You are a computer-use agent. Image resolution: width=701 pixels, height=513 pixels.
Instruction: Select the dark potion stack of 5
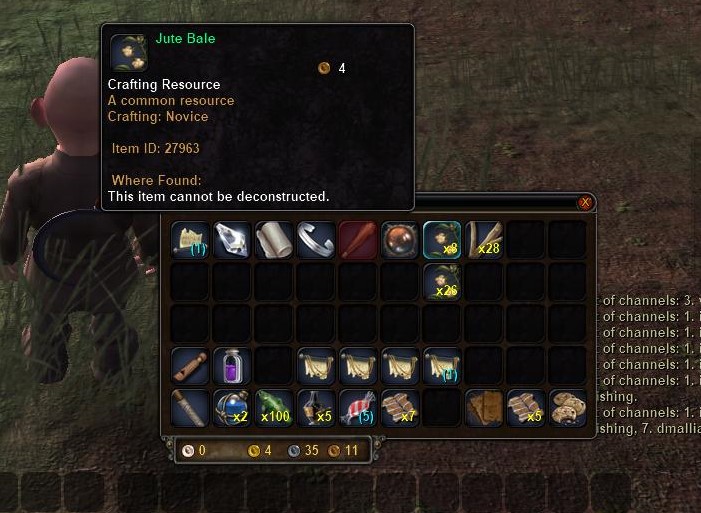pos(315,407)
